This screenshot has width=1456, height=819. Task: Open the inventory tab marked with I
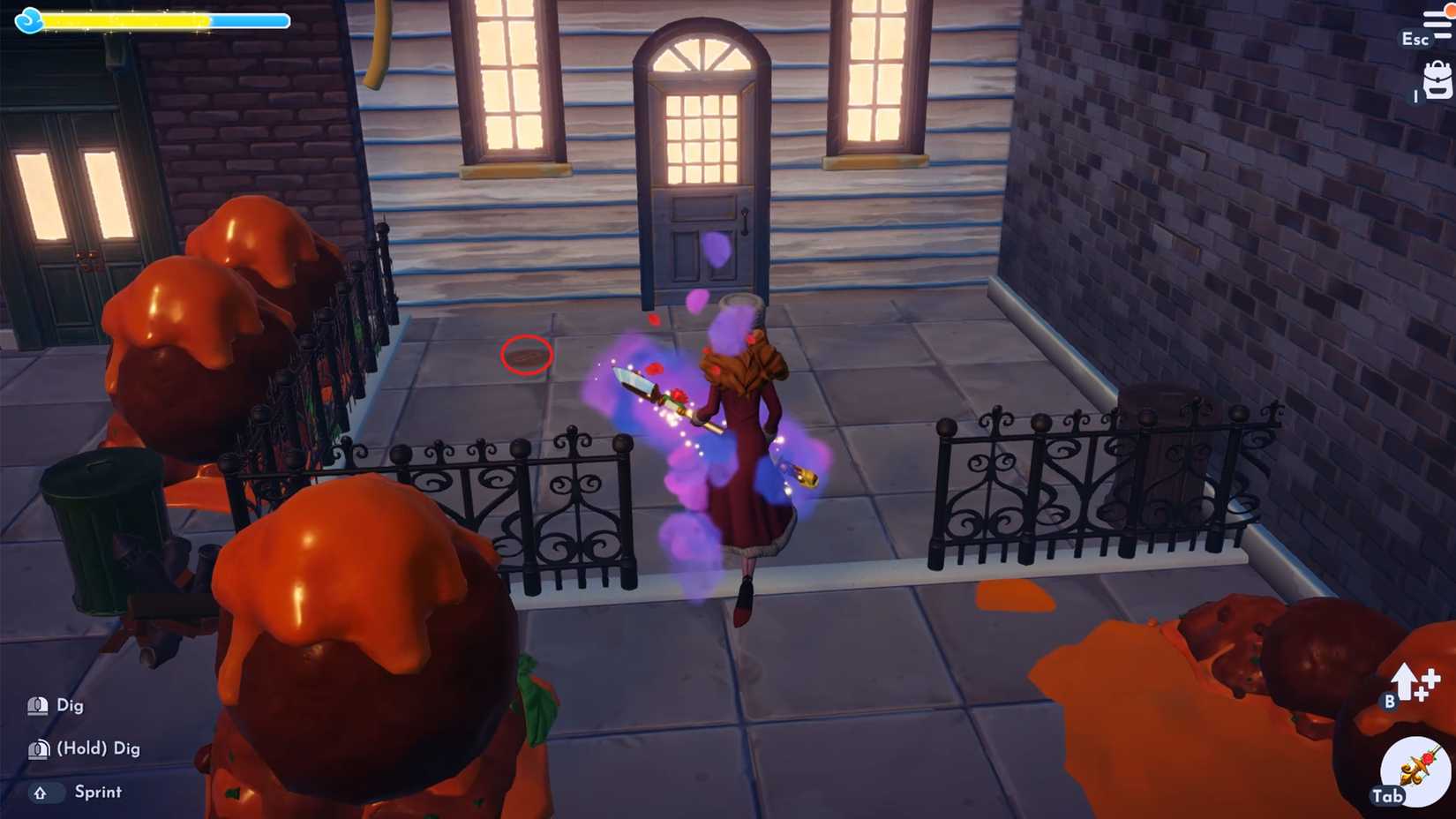[x=1437, y=79]
